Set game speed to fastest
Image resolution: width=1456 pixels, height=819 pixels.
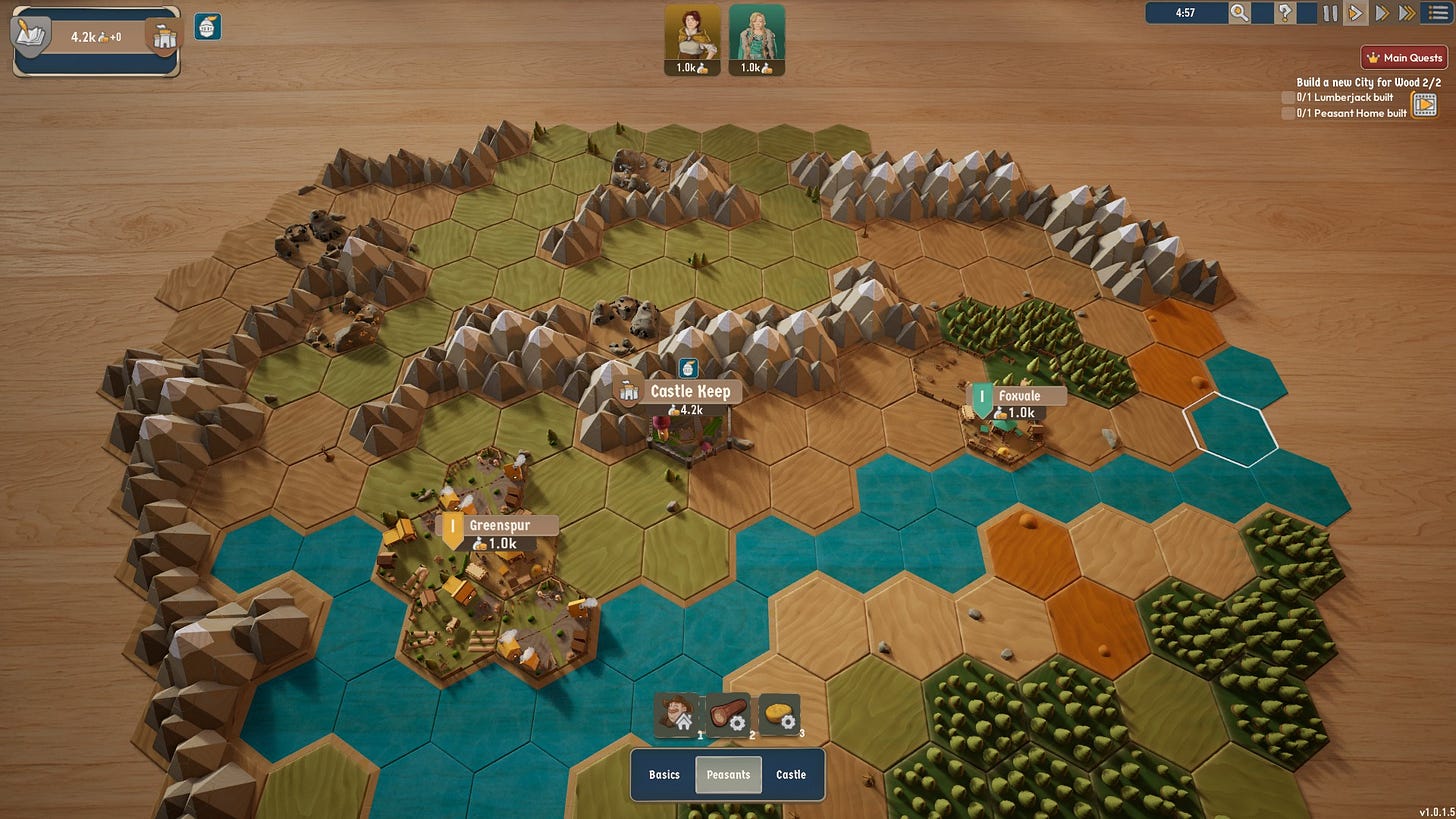coord(1407,13)
